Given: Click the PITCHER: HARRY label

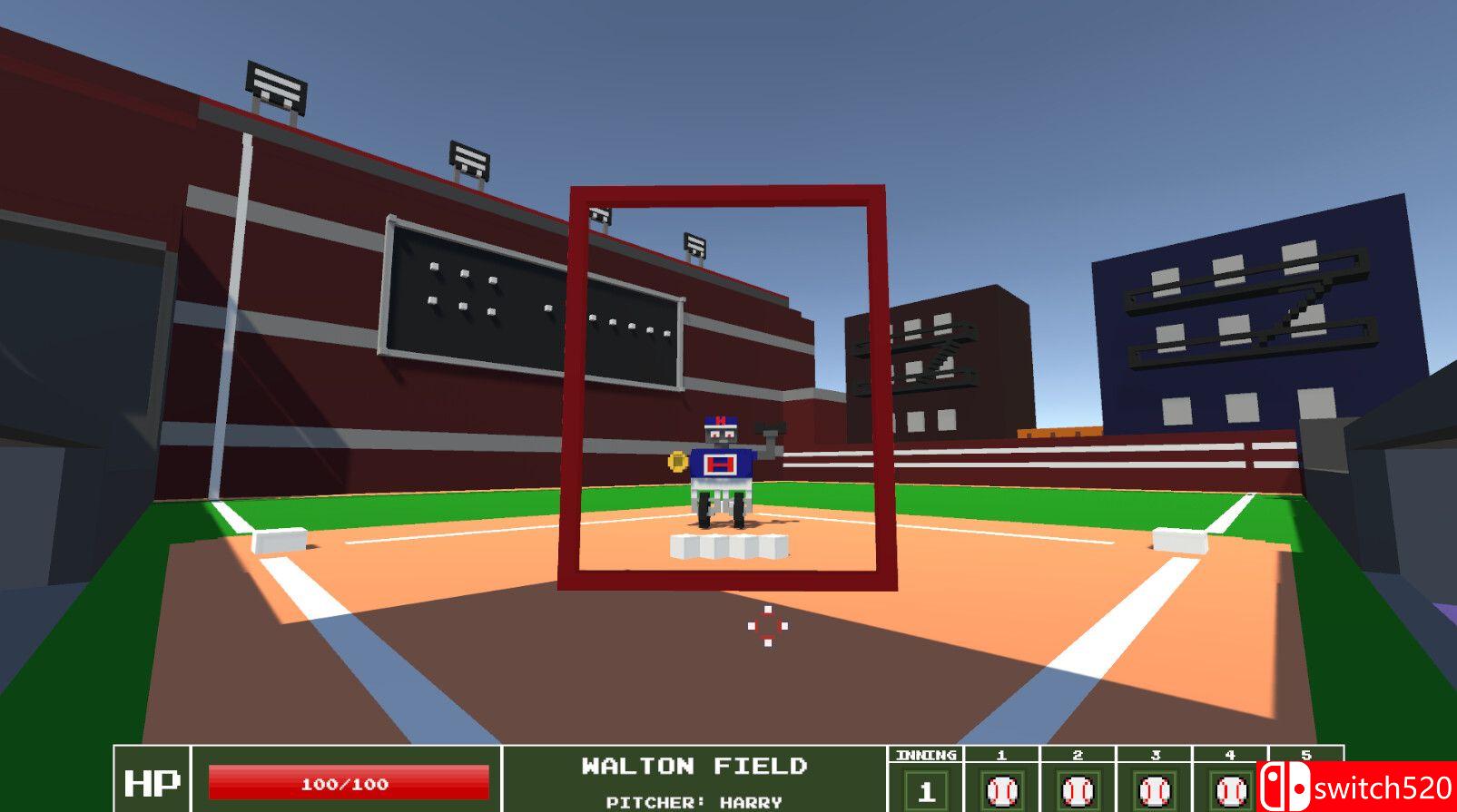Looking at the screenshot, I should coord(696,801).
